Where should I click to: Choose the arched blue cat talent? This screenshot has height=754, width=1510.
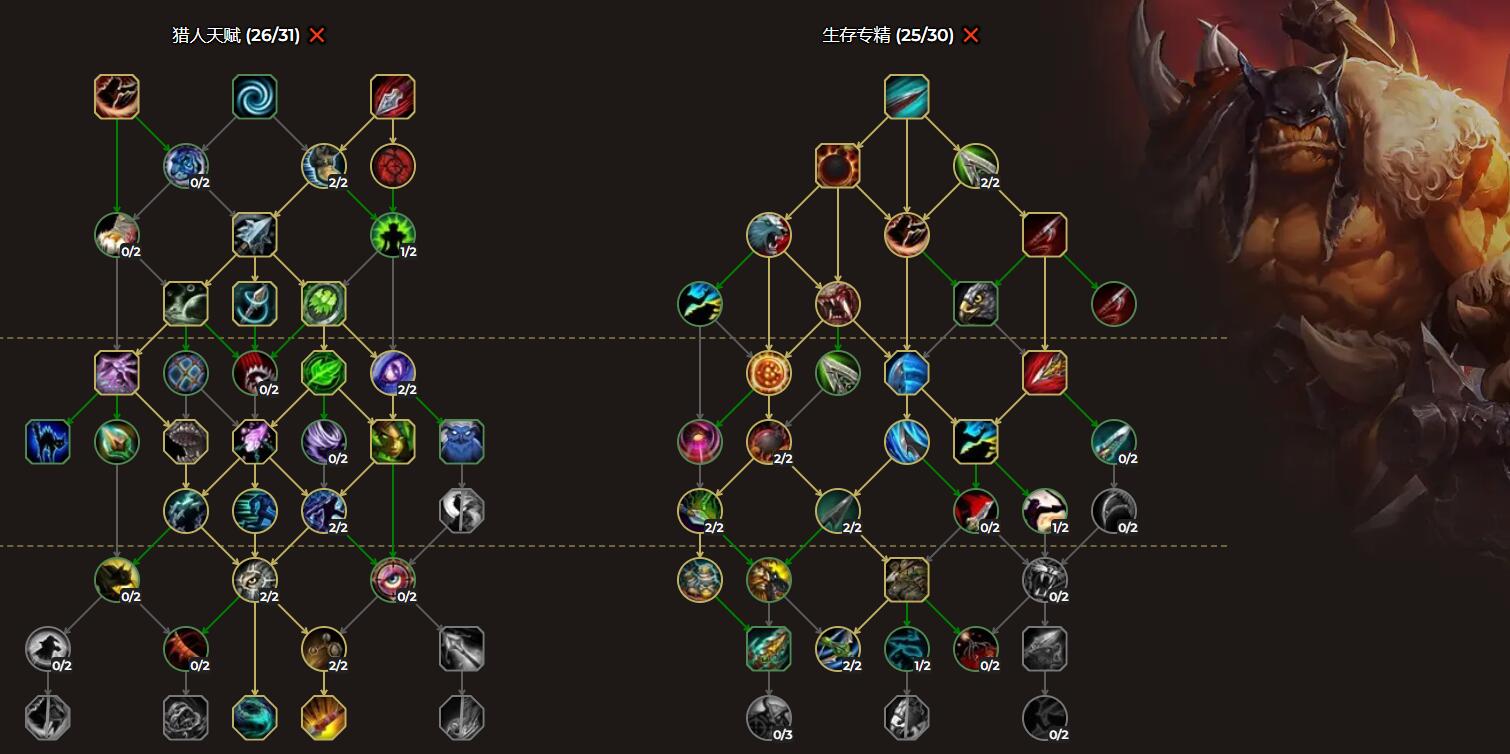tap(48, 442)
